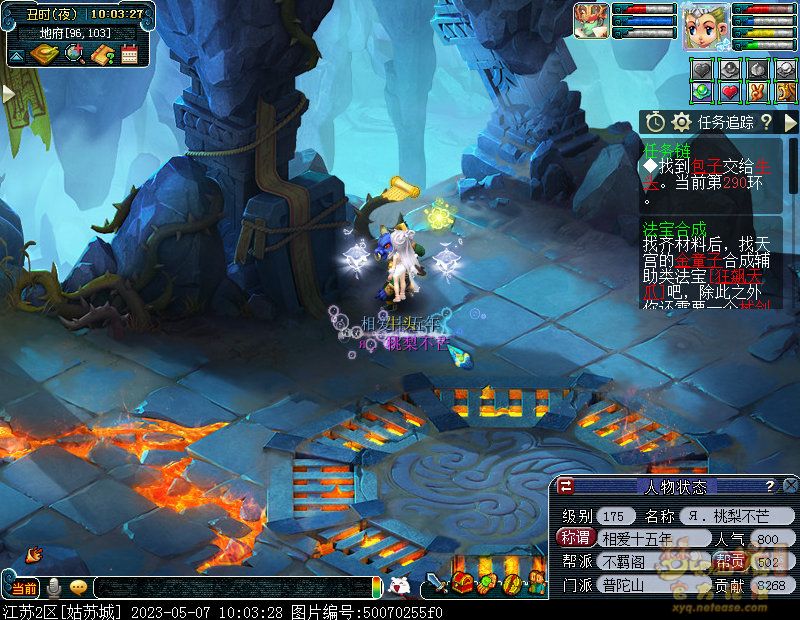Select the 当前 chat channel button

(x=24, y=587)
